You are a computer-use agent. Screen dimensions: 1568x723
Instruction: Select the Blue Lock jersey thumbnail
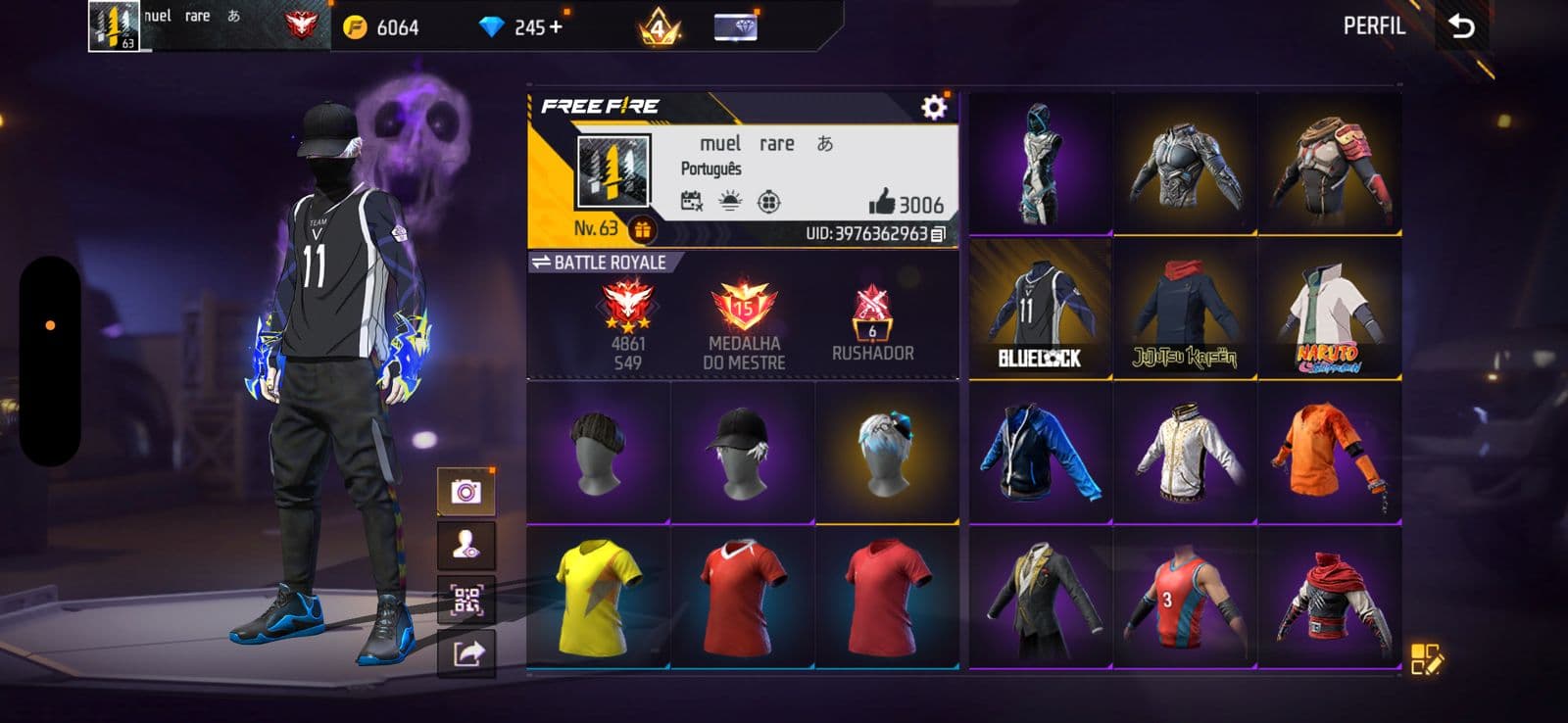point(1040,309)
